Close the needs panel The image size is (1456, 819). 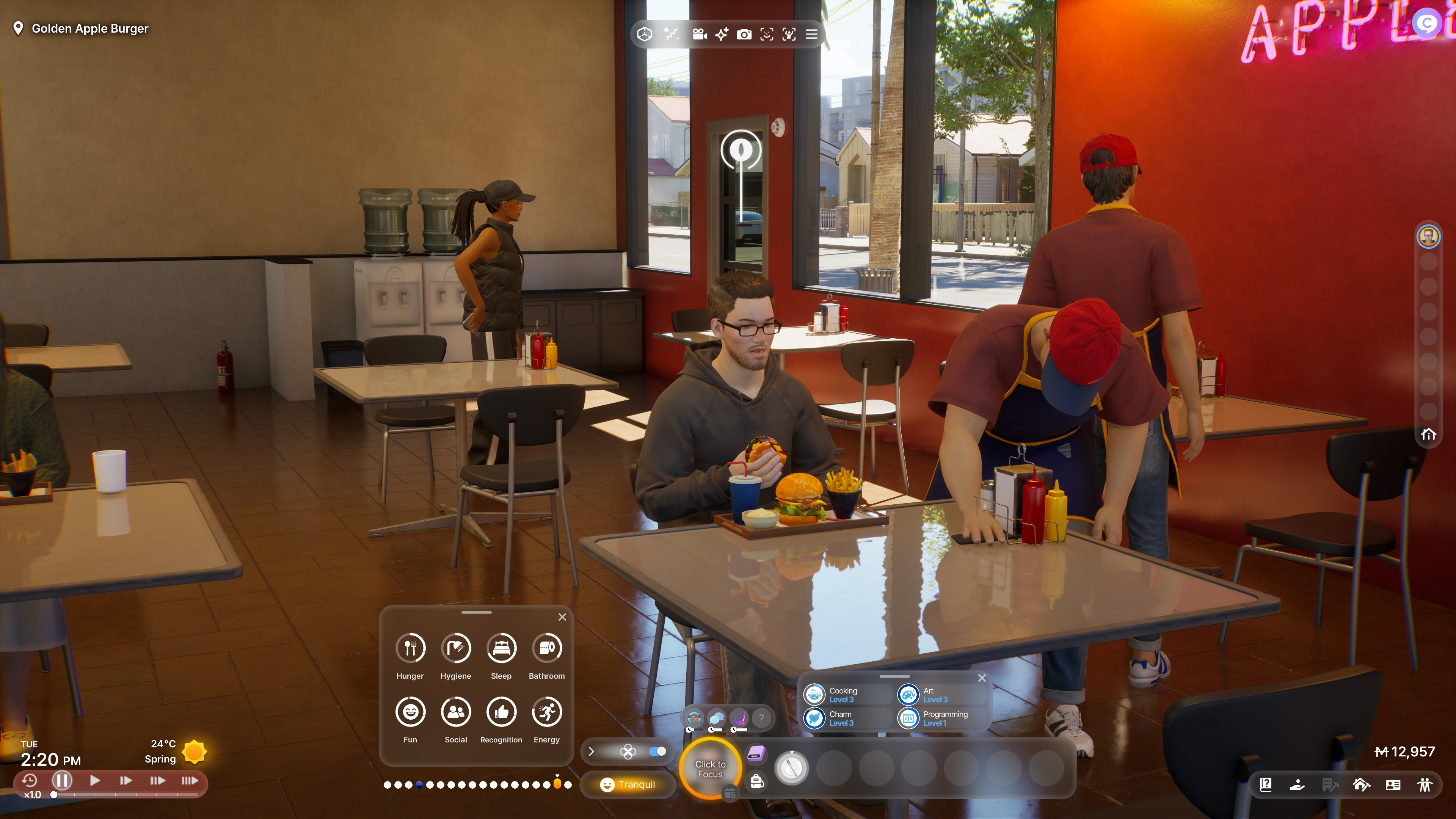(562, 617)
